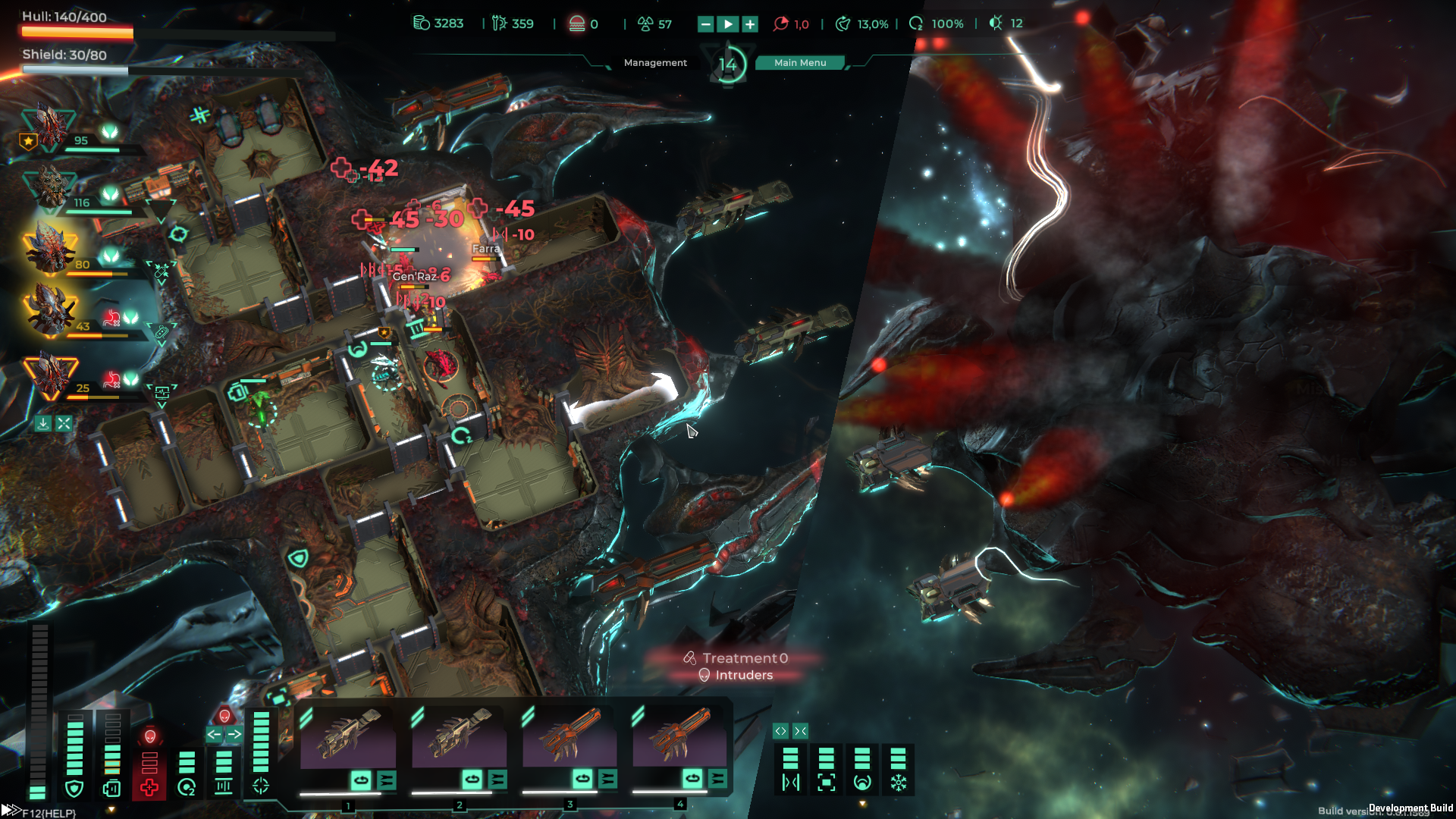Select the starred crew member with 95 health
Screen dimensions: 1456x819
[49, 126]
